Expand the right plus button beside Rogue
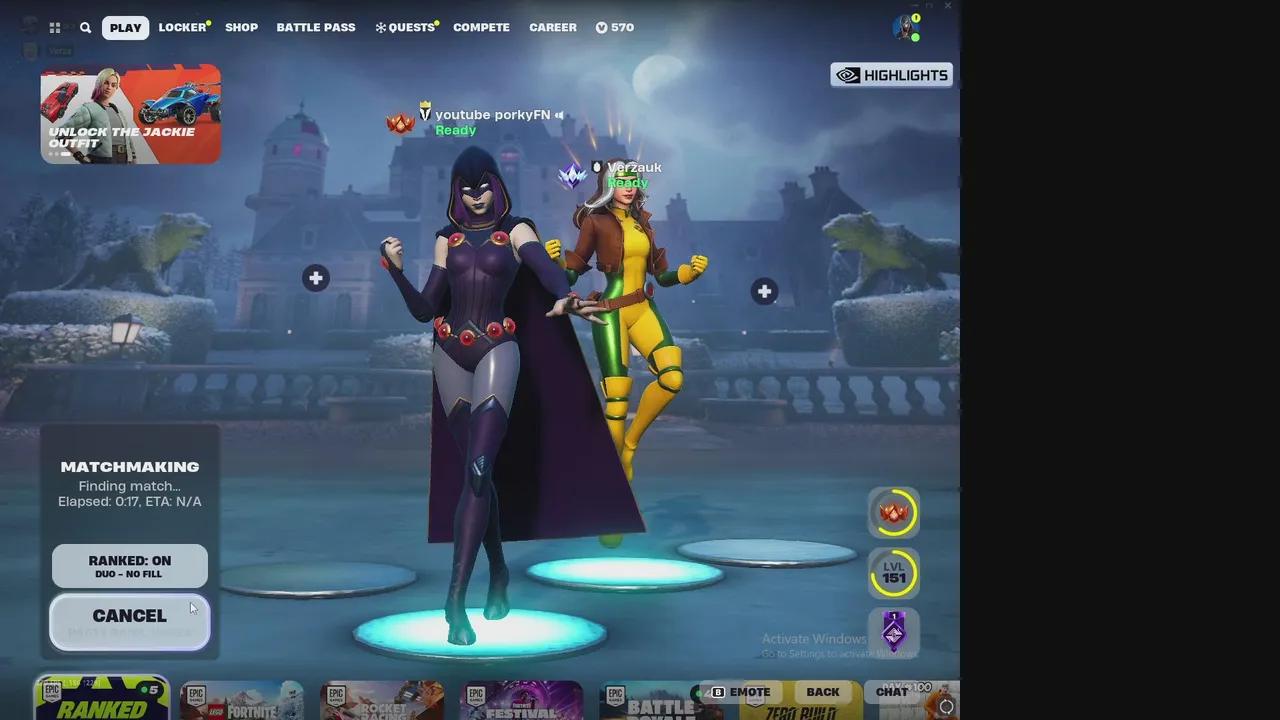This screenshot has height=720, width=1280. [x=764, y=291]
